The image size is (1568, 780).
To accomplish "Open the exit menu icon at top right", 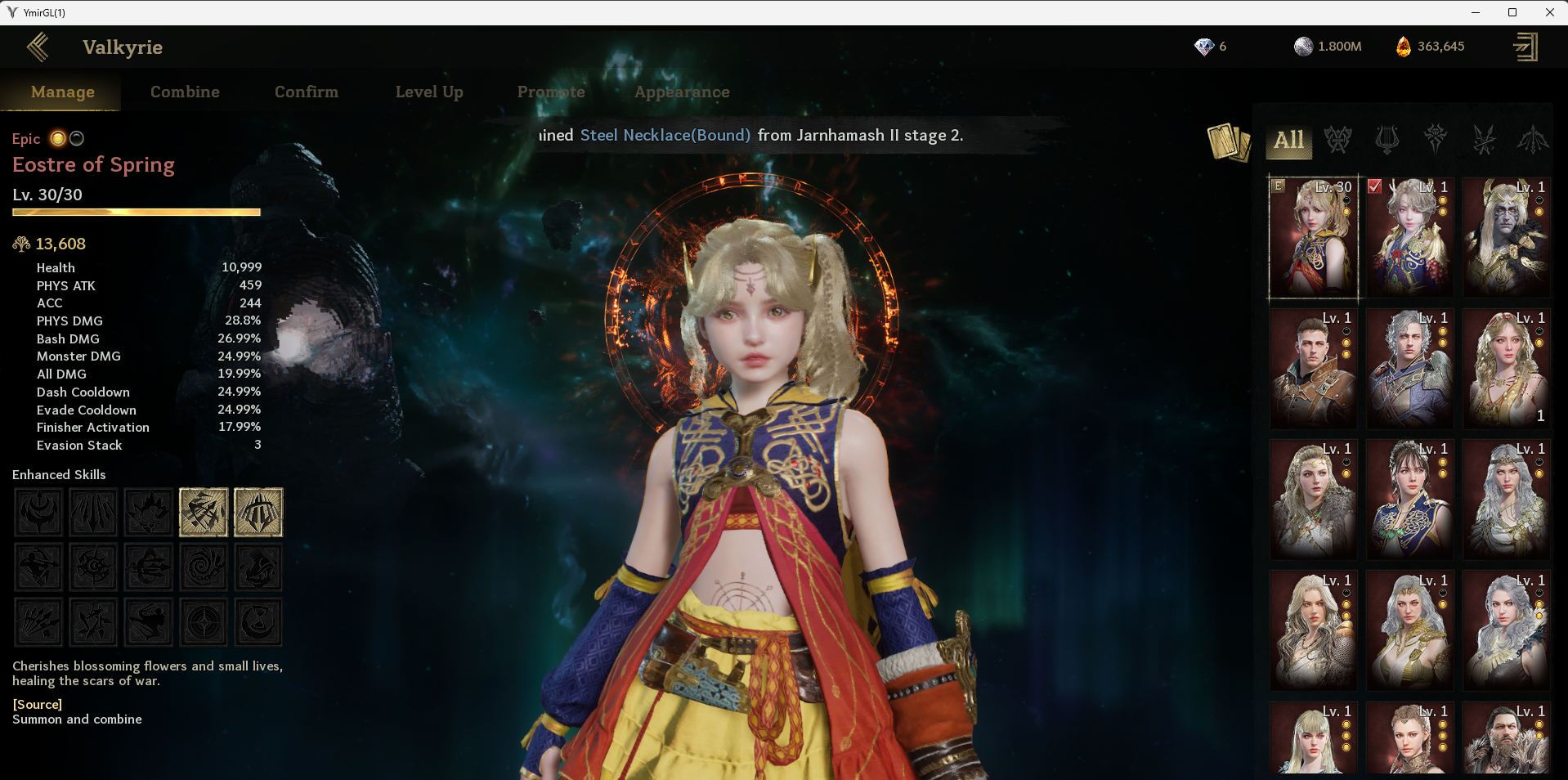I will coord(1525,47).
